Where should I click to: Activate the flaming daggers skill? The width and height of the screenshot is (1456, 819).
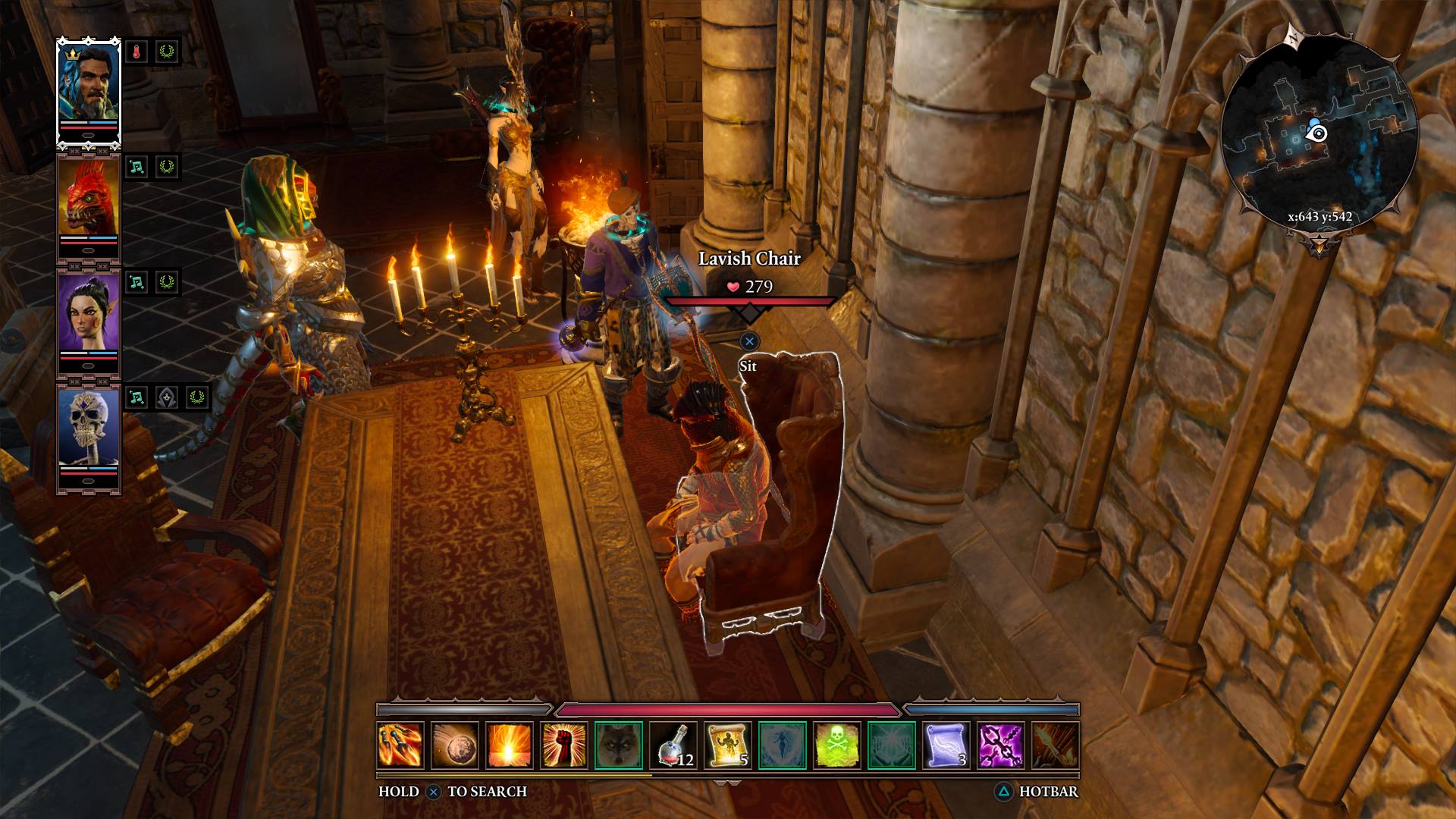[x=400, y=745]
